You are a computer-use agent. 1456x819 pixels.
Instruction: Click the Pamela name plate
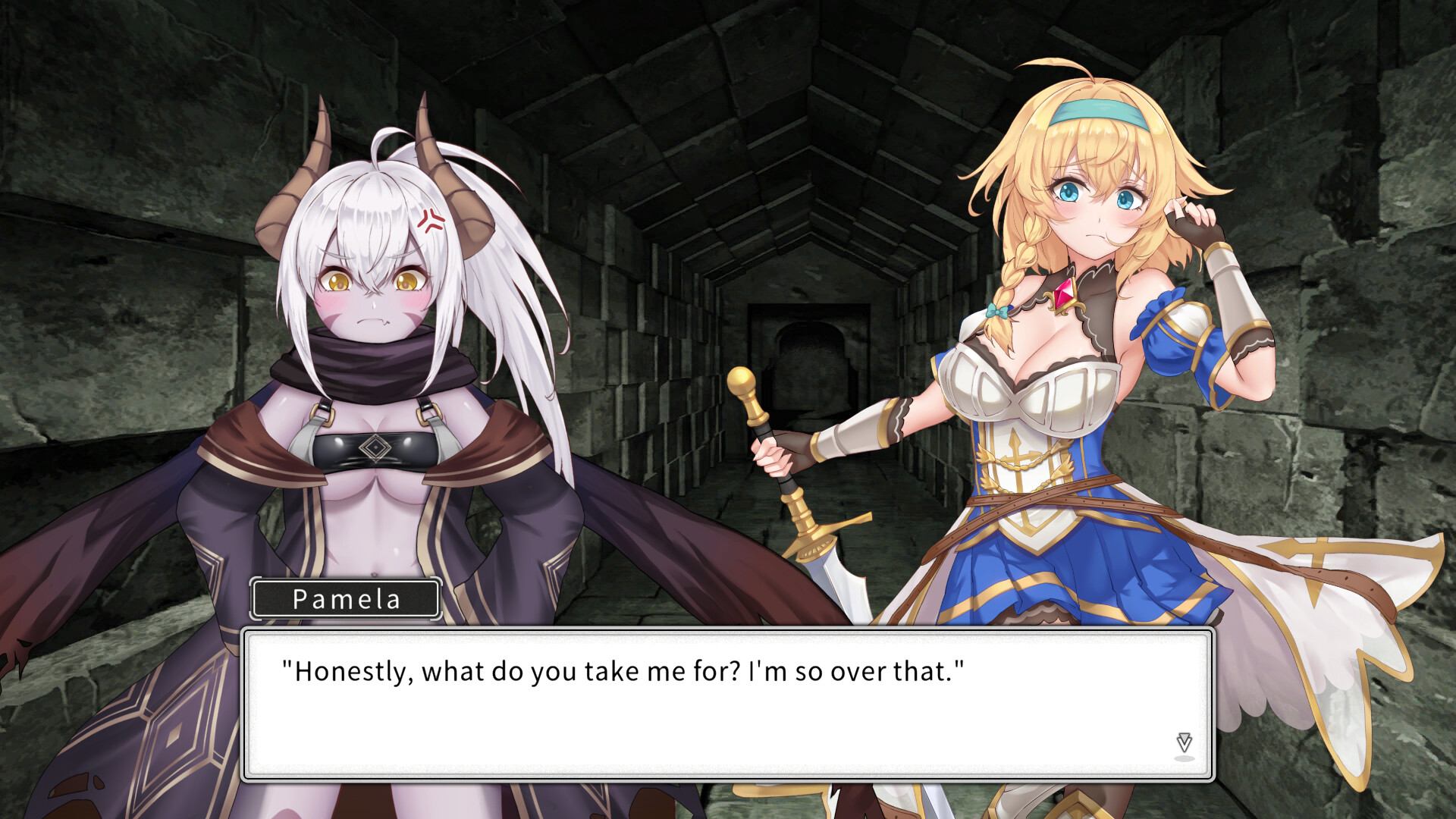[x=346, y=599]
